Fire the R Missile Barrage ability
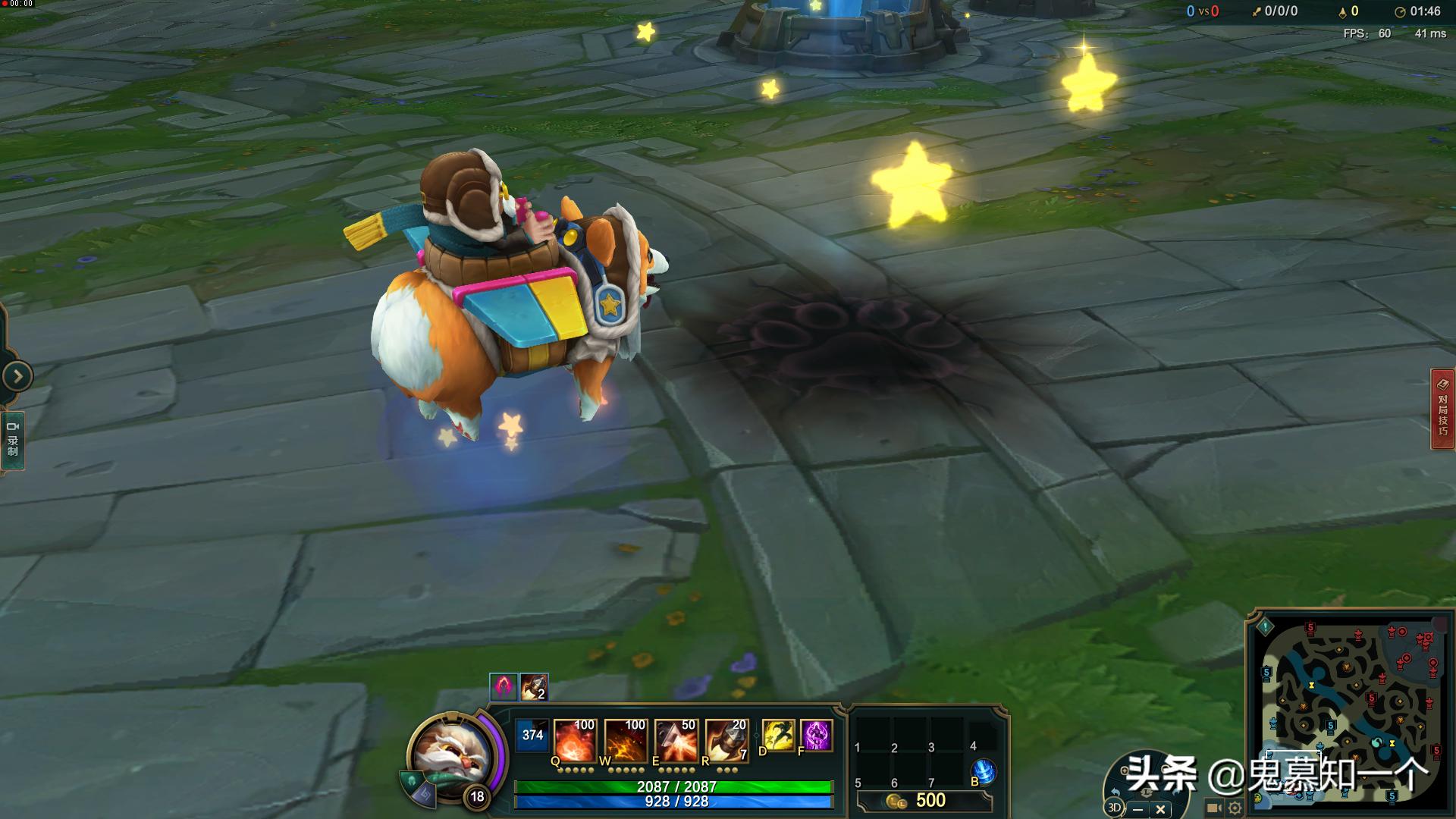This screenshot has width=1456, height=819. (x=726, y=739)
